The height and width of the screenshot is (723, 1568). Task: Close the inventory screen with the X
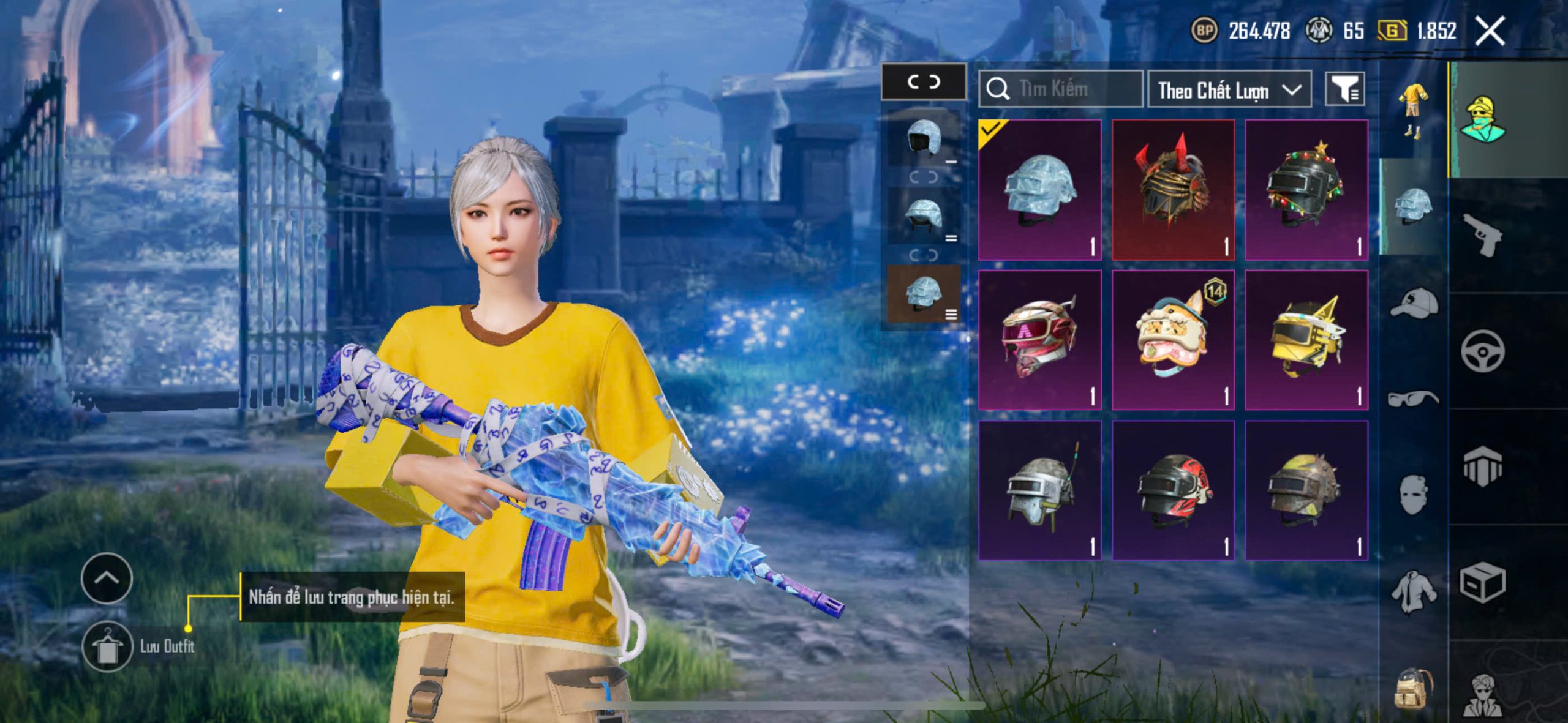click(1489, 31)
